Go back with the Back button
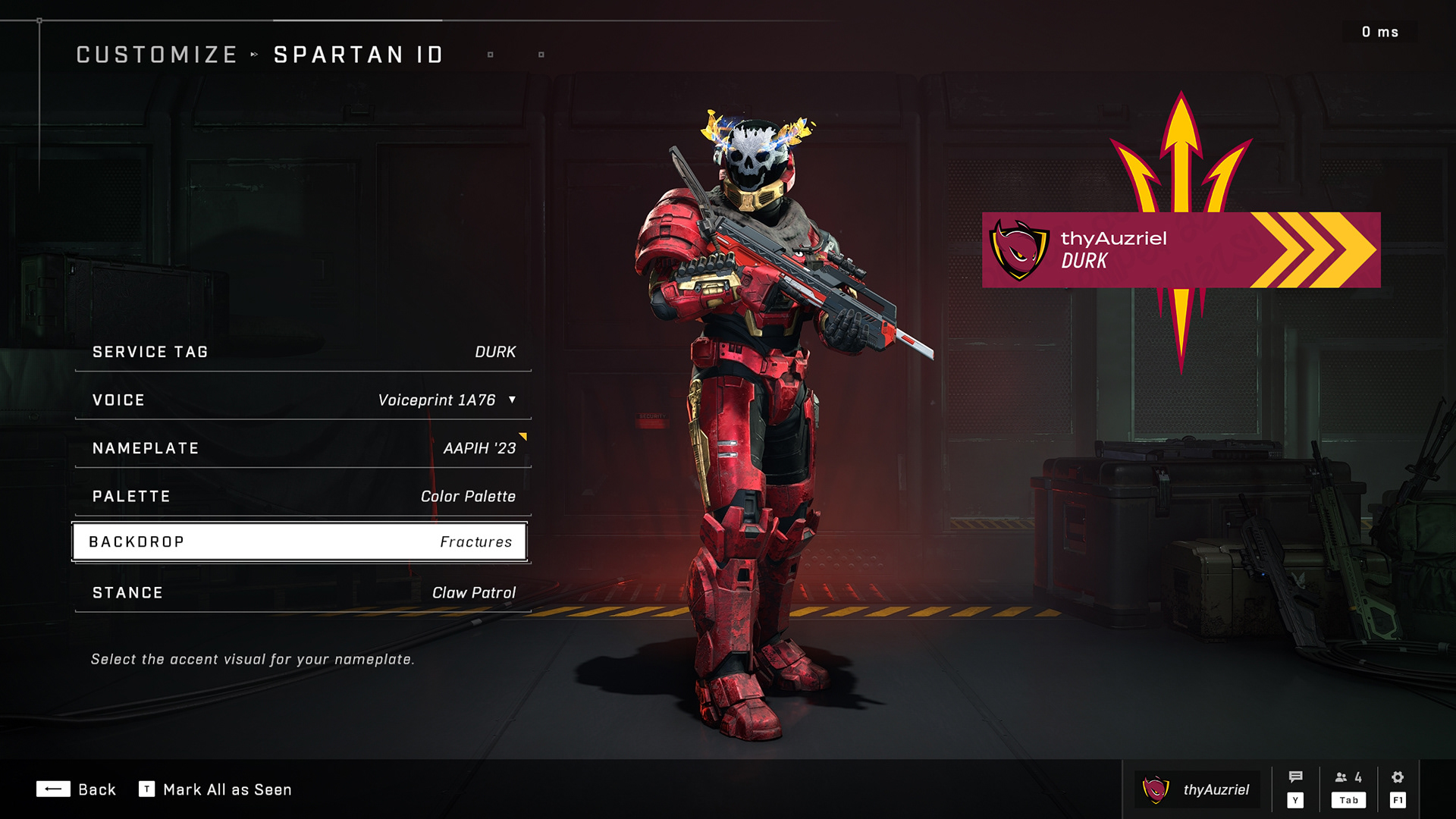Screen dimensions: 1456x819 coord(76,789)
